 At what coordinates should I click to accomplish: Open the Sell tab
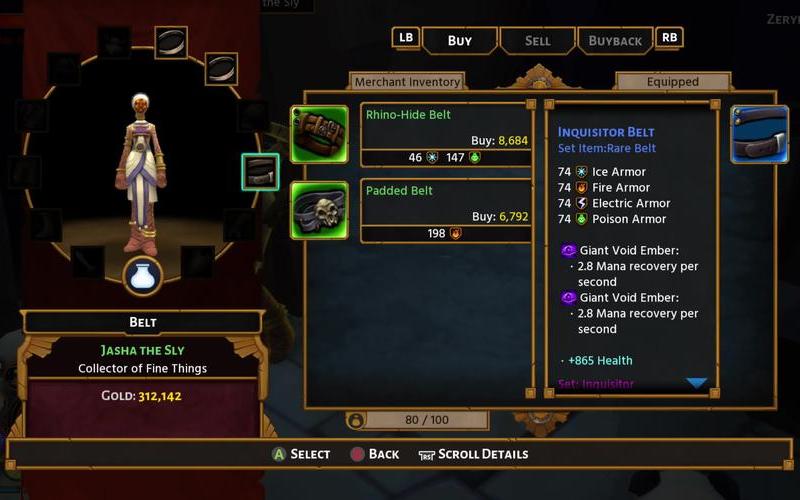[537, 41]
